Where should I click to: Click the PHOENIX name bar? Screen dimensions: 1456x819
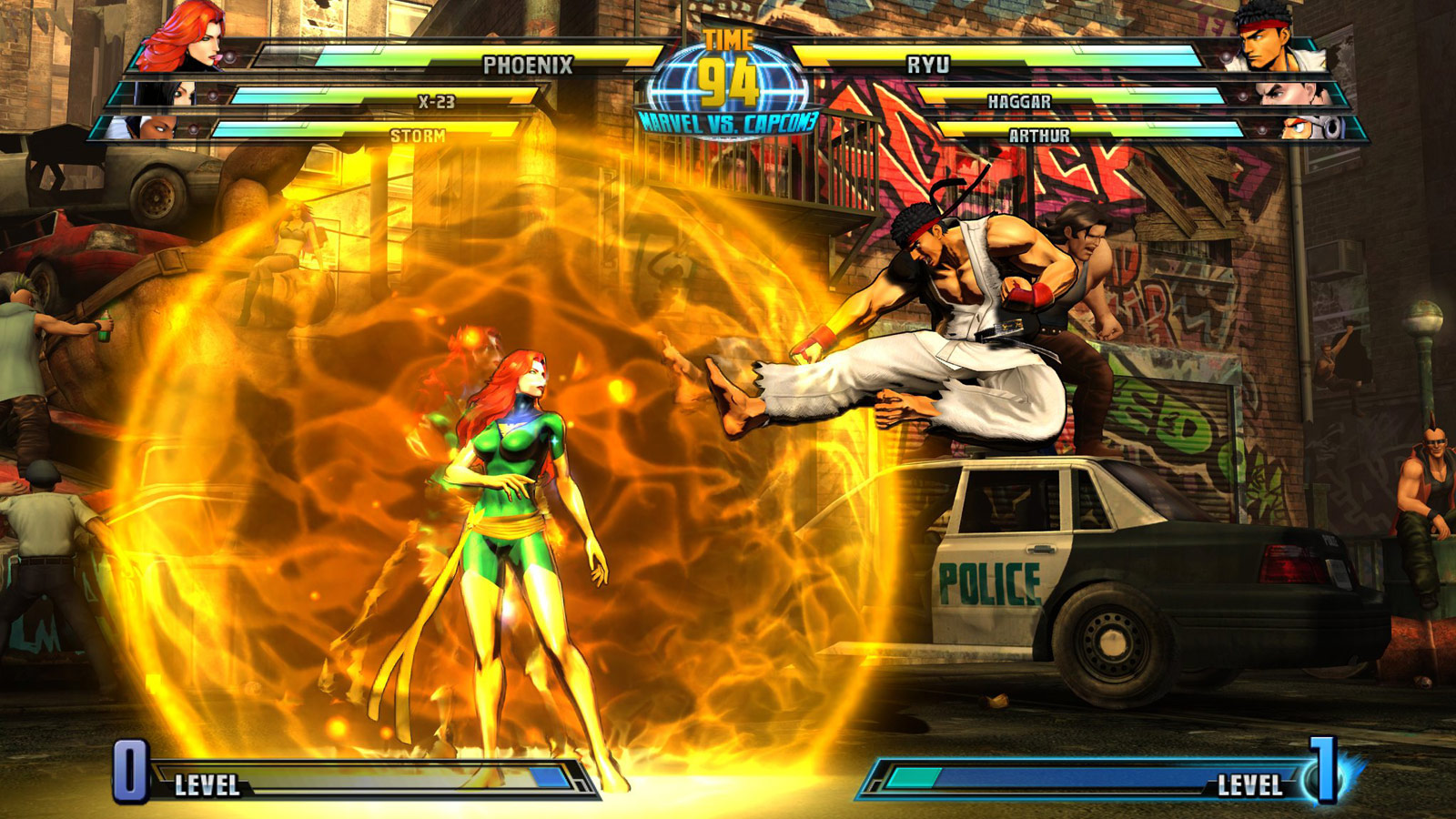[x=528, y=64]
